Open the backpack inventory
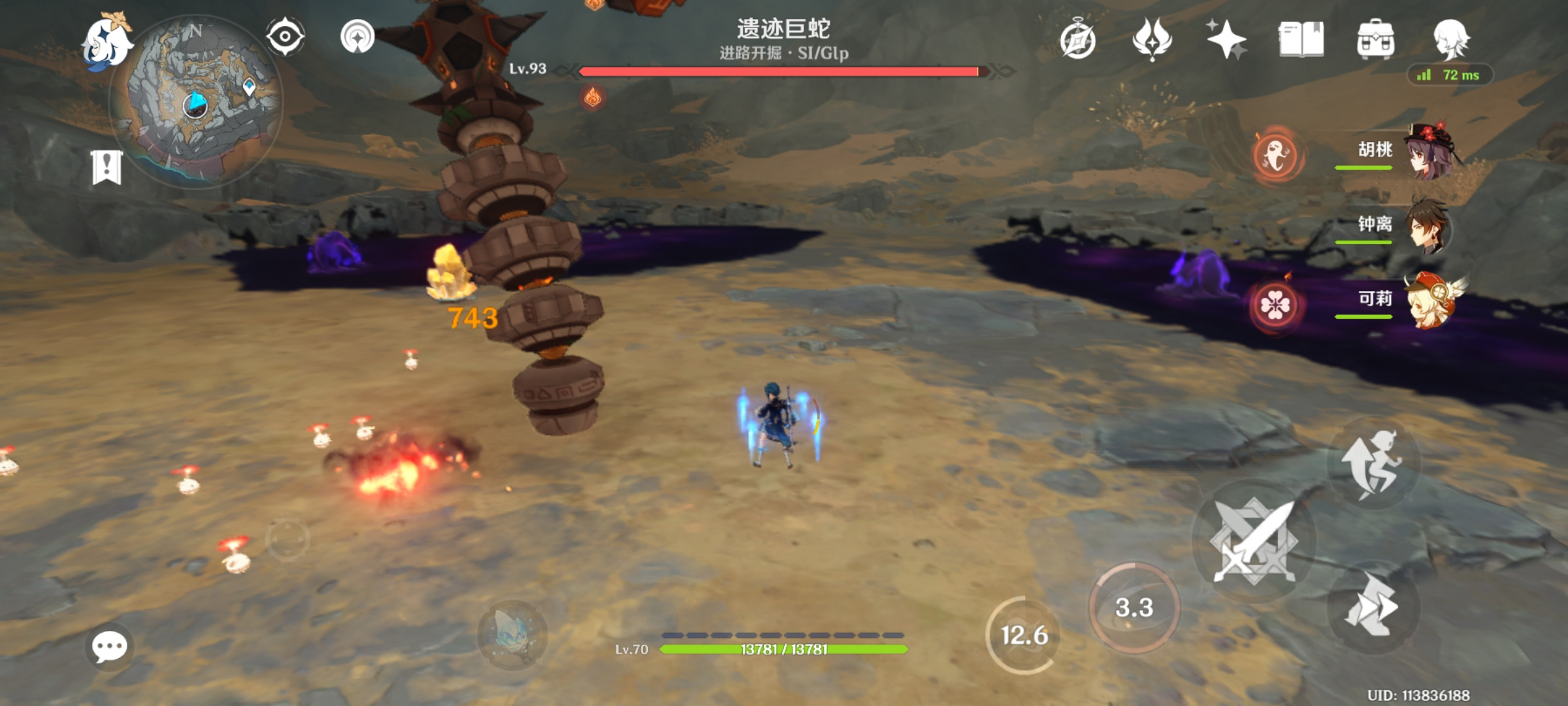 coord(1375,39)
